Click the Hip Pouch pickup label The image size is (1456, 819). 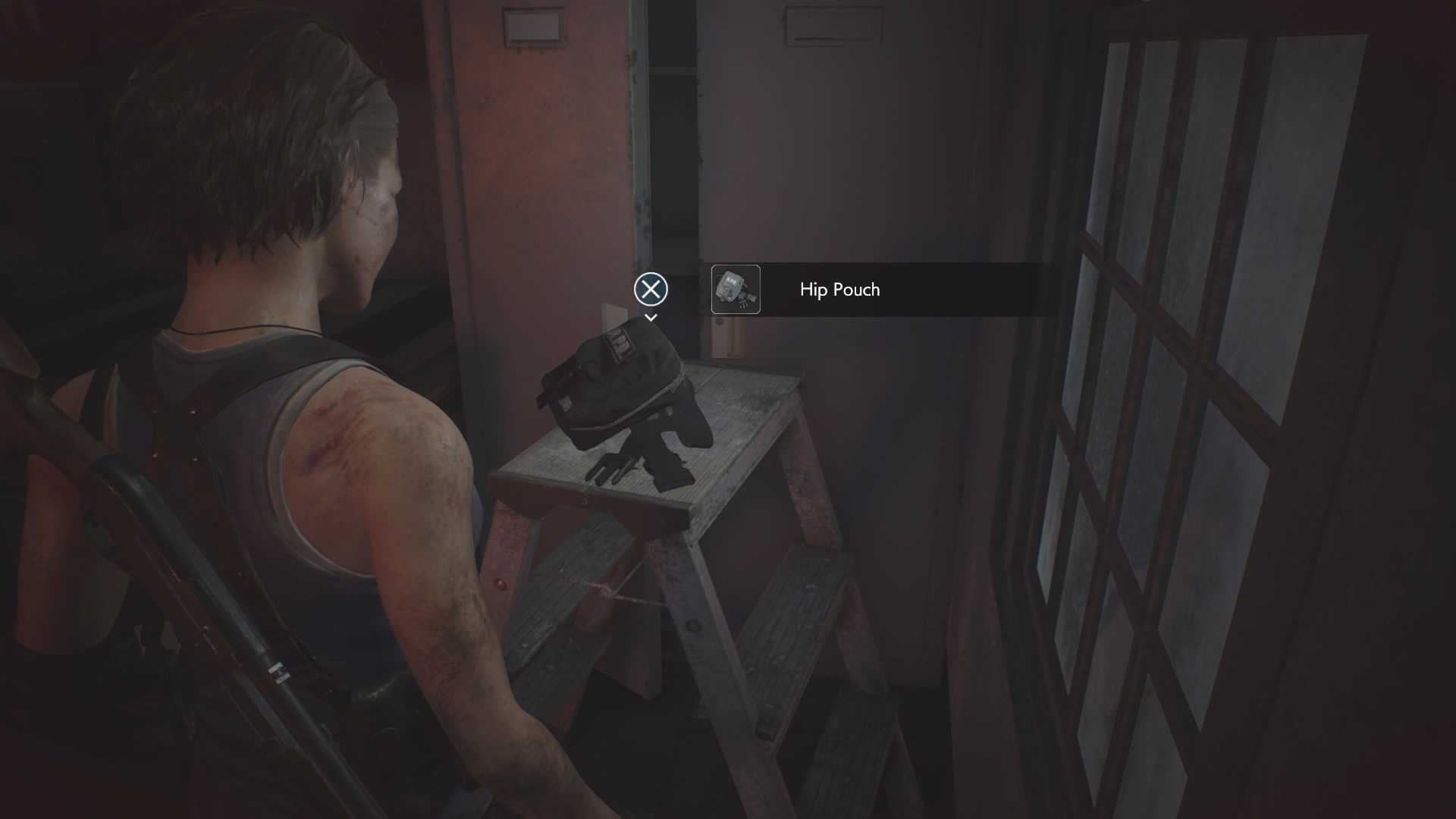(839, 290)
